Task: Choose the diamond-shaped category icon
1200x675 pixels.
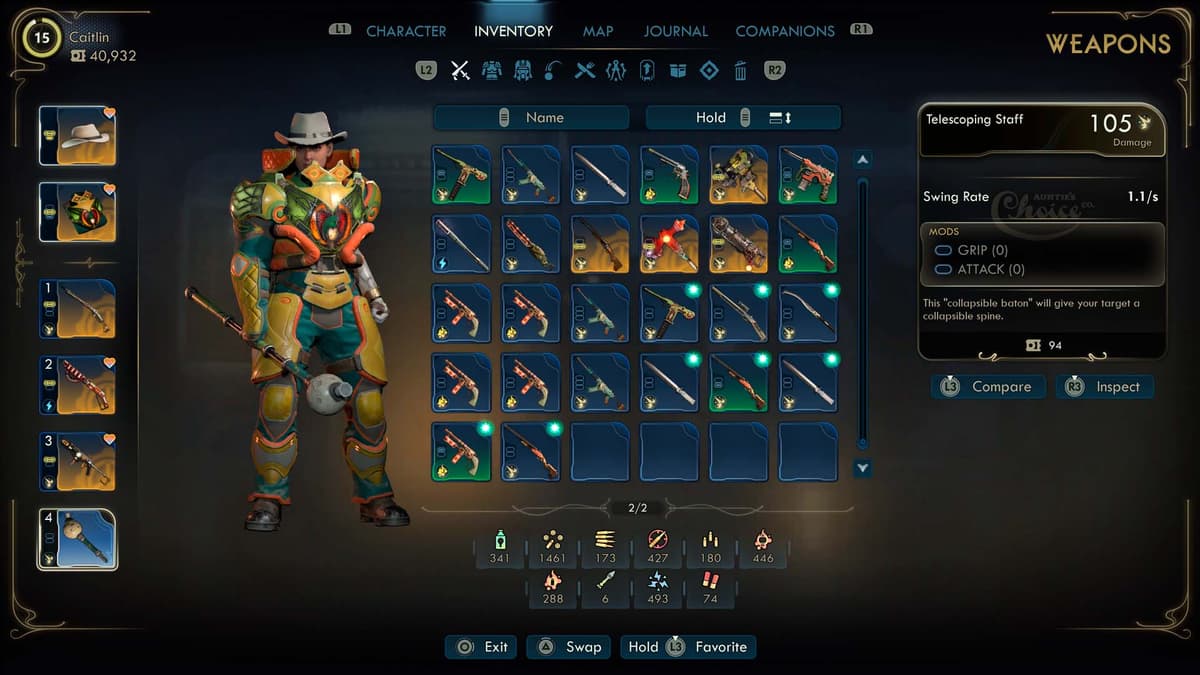Action: click(x=709, y=70)
